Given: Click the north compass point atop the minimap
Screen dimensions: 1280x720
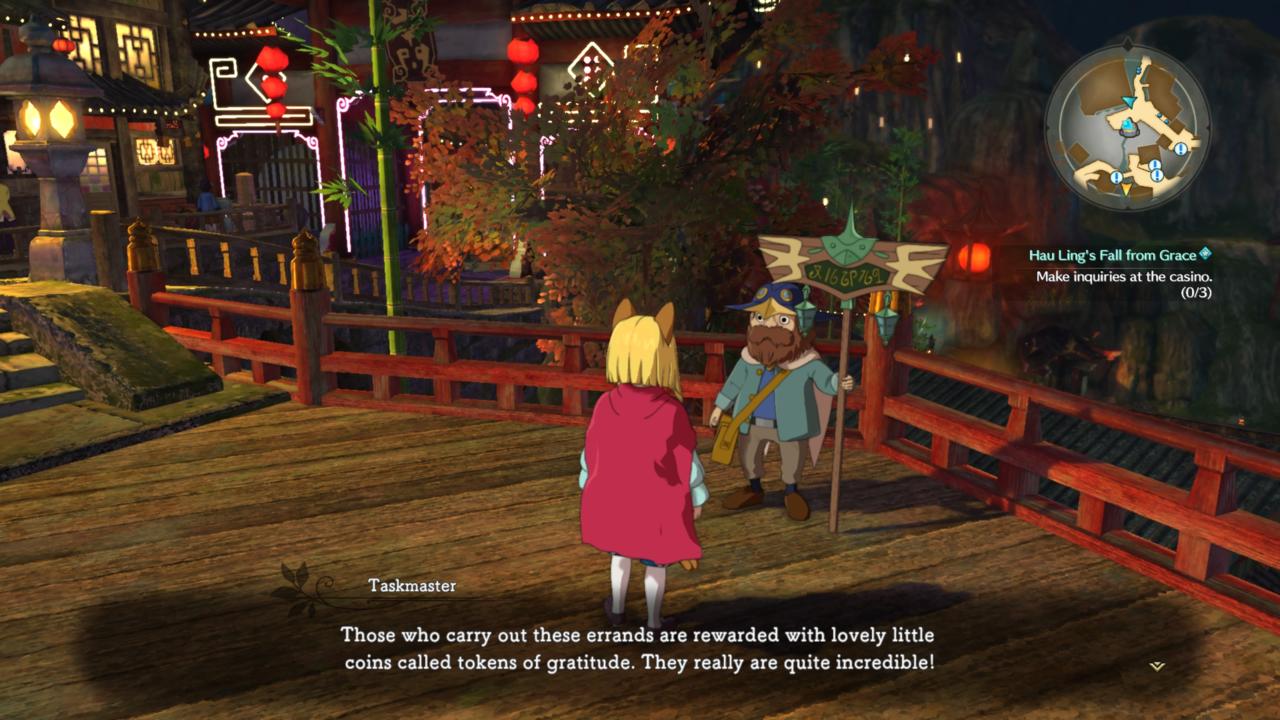Looking at the screenshot, I should tap(1129, 44).
